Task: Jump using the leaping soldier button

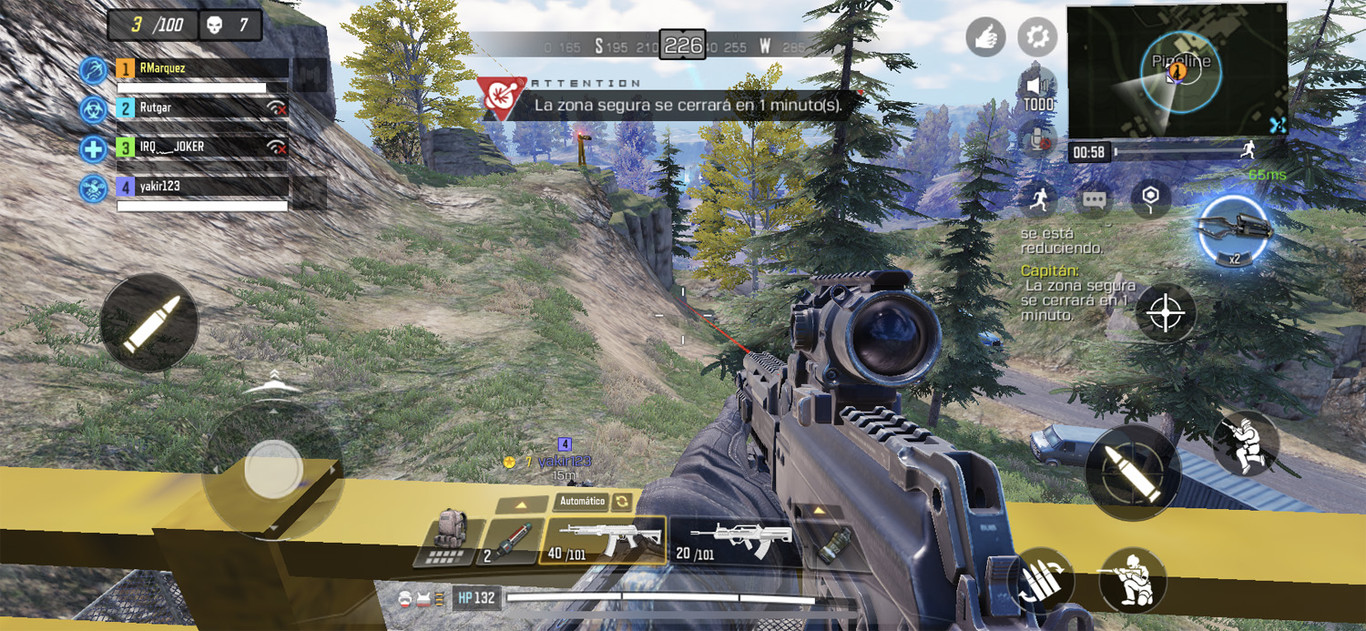Action: pos(1245,445)
